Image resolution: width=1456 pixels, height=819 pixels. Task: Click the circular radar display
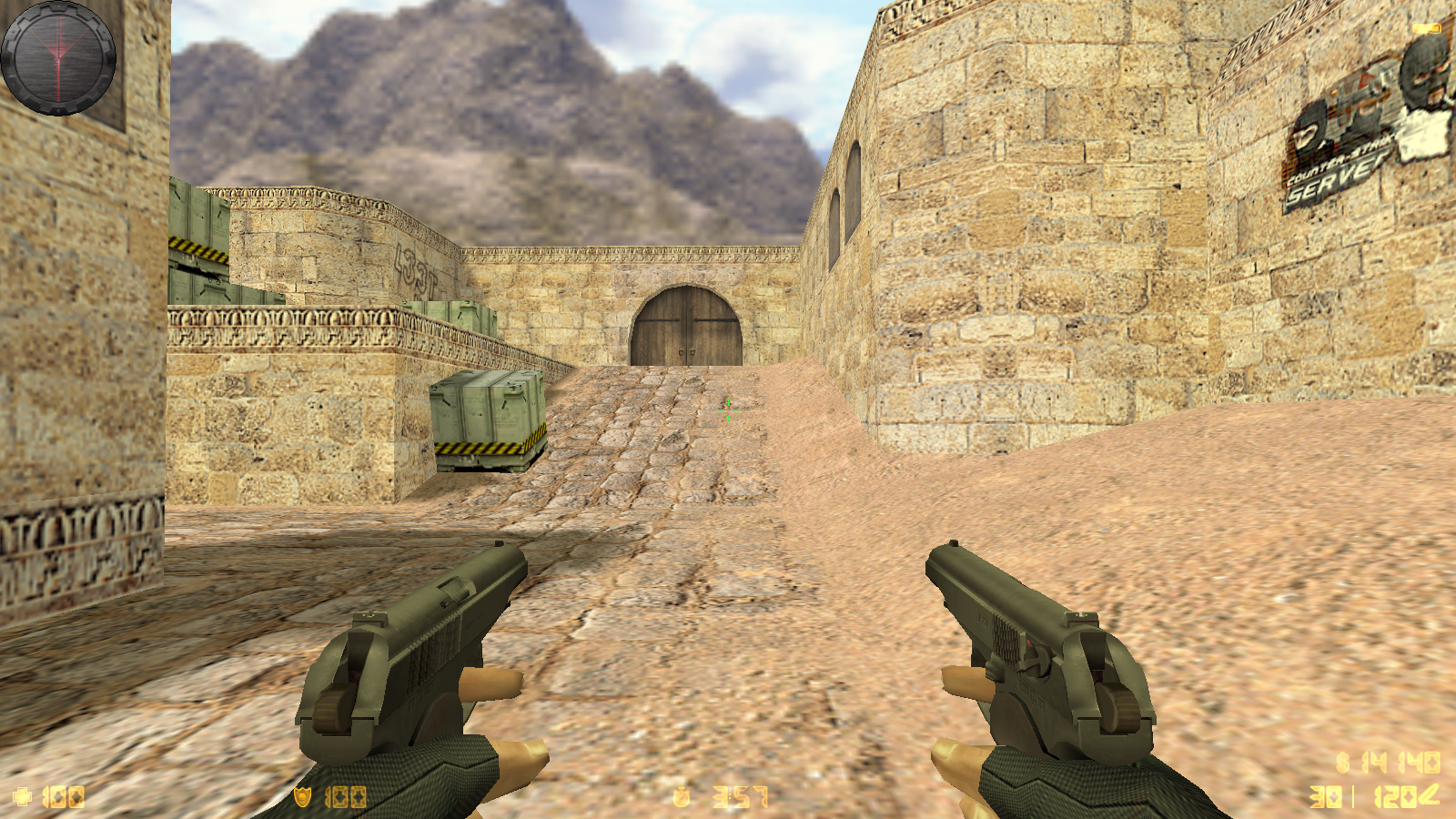click(58, 57)
